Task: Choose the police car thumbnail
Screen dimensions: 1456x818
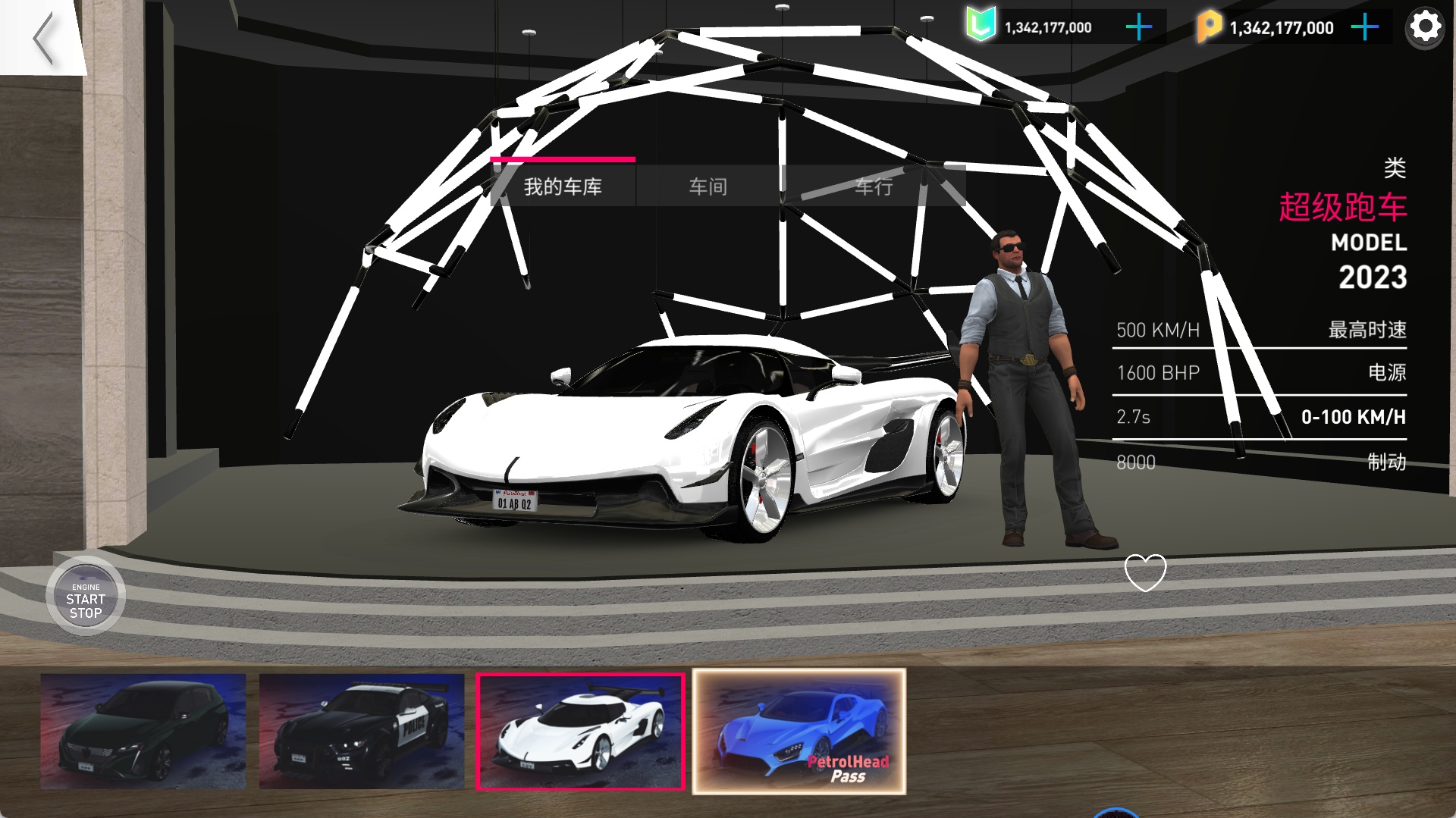Action: click(x=362, y=732)
